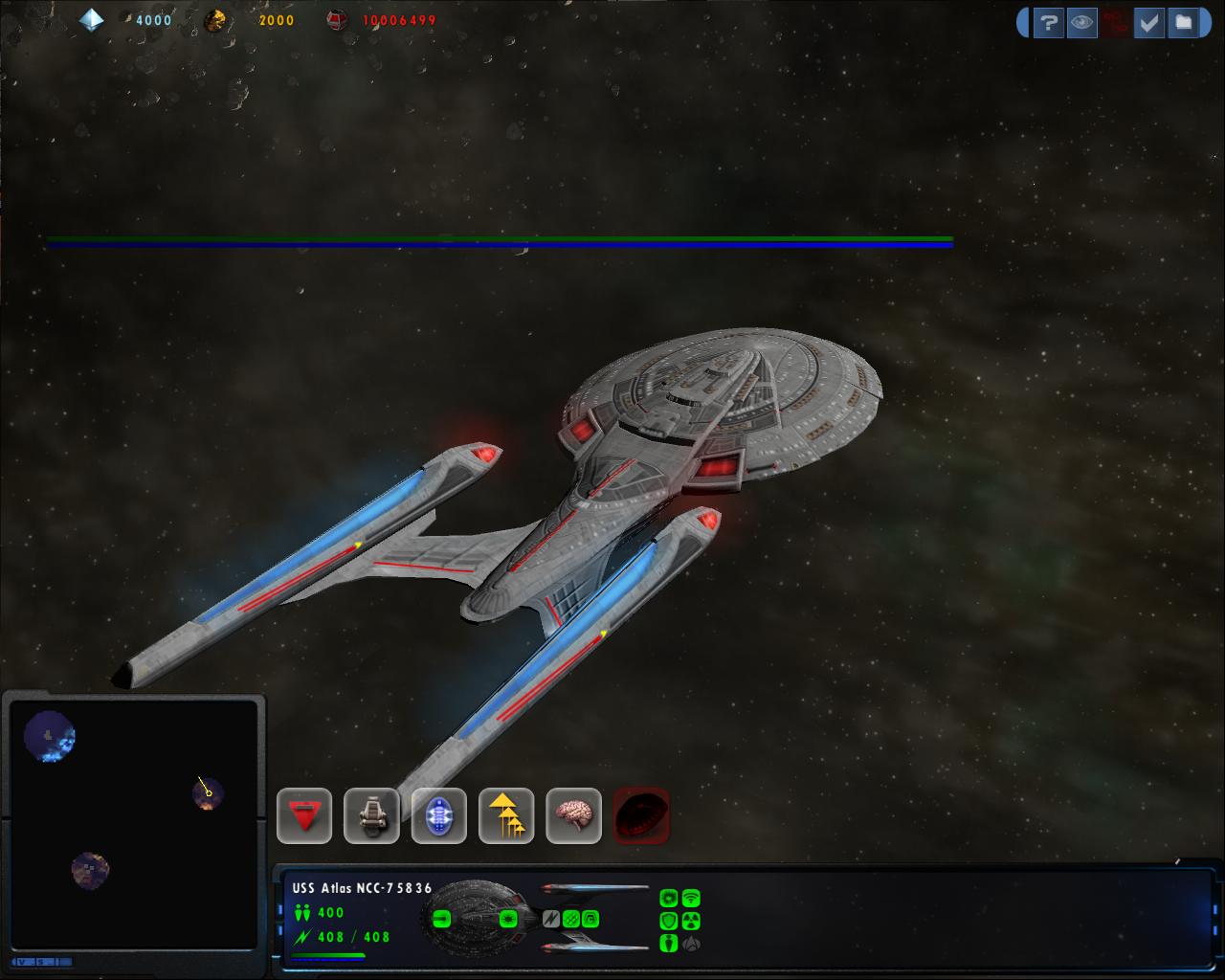The image size is (1225, 980).
Task: Open the folder menu button
Action: [x=1184, y=23]
